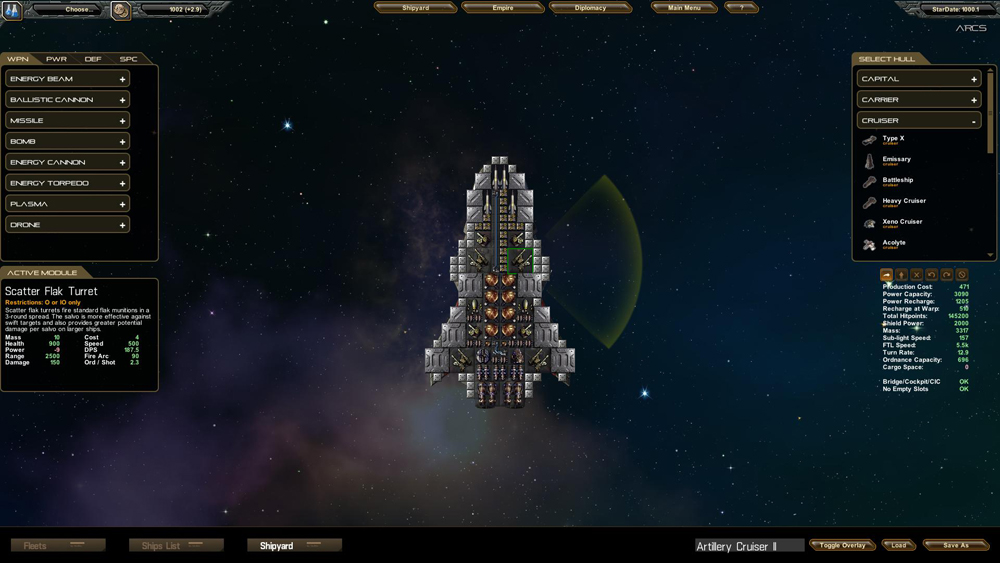Switch to the SPC module tab

[128, 59]
